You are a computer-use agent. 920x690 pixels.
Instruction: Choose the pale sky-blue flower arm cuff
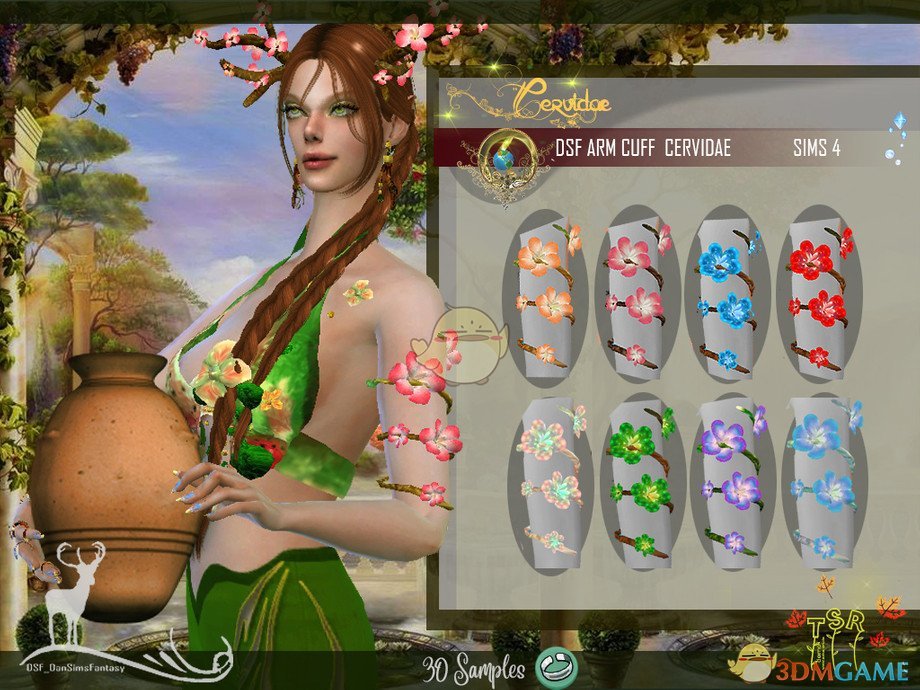(x=822, y=480)
